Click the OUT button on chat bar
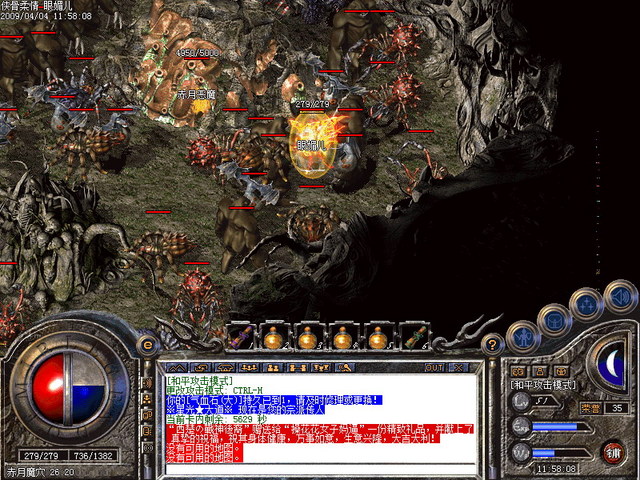The width and height of the screenshot is (640, 480). [x=434, y=367]
